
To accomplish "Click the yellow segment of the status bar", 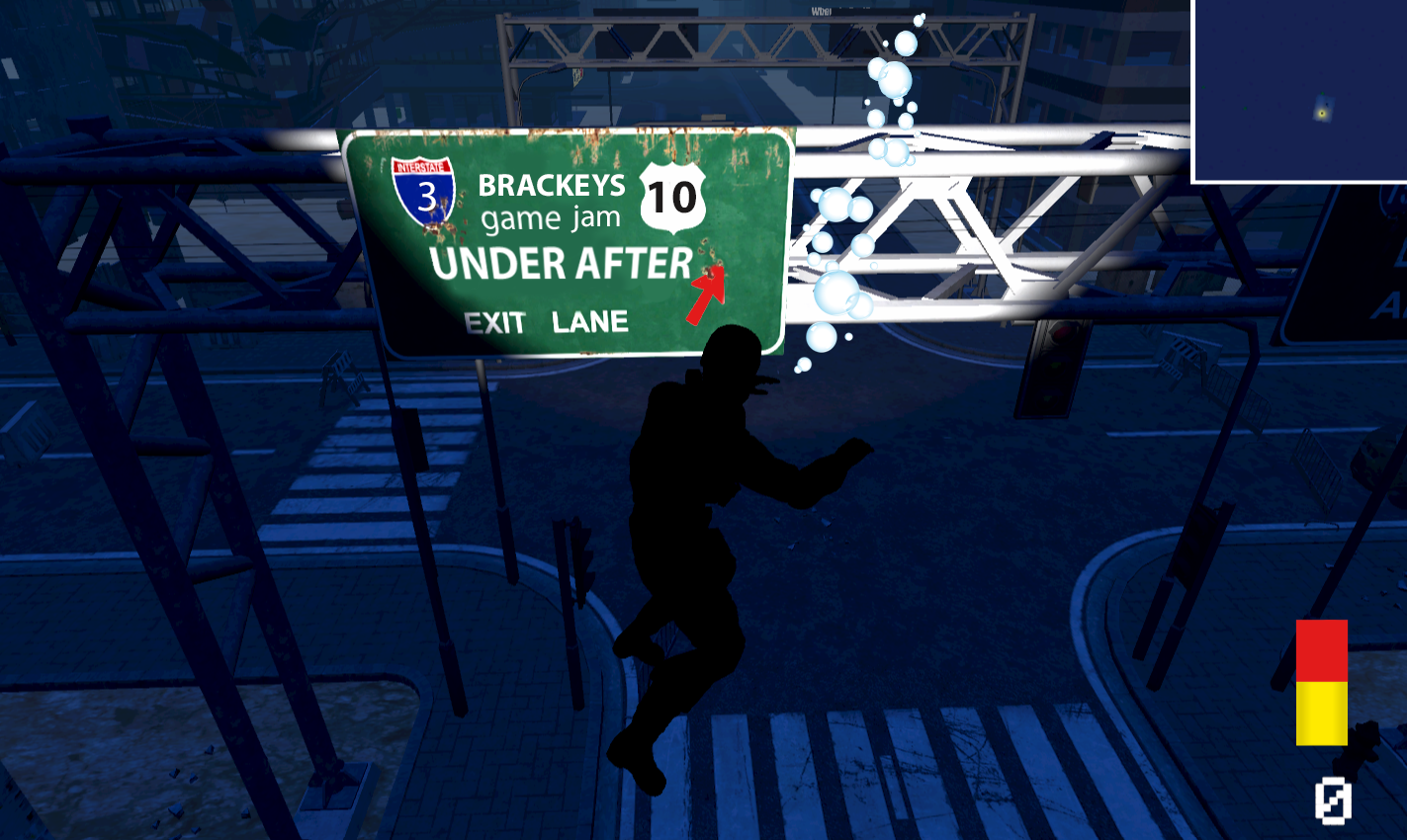I will 1321,714.
